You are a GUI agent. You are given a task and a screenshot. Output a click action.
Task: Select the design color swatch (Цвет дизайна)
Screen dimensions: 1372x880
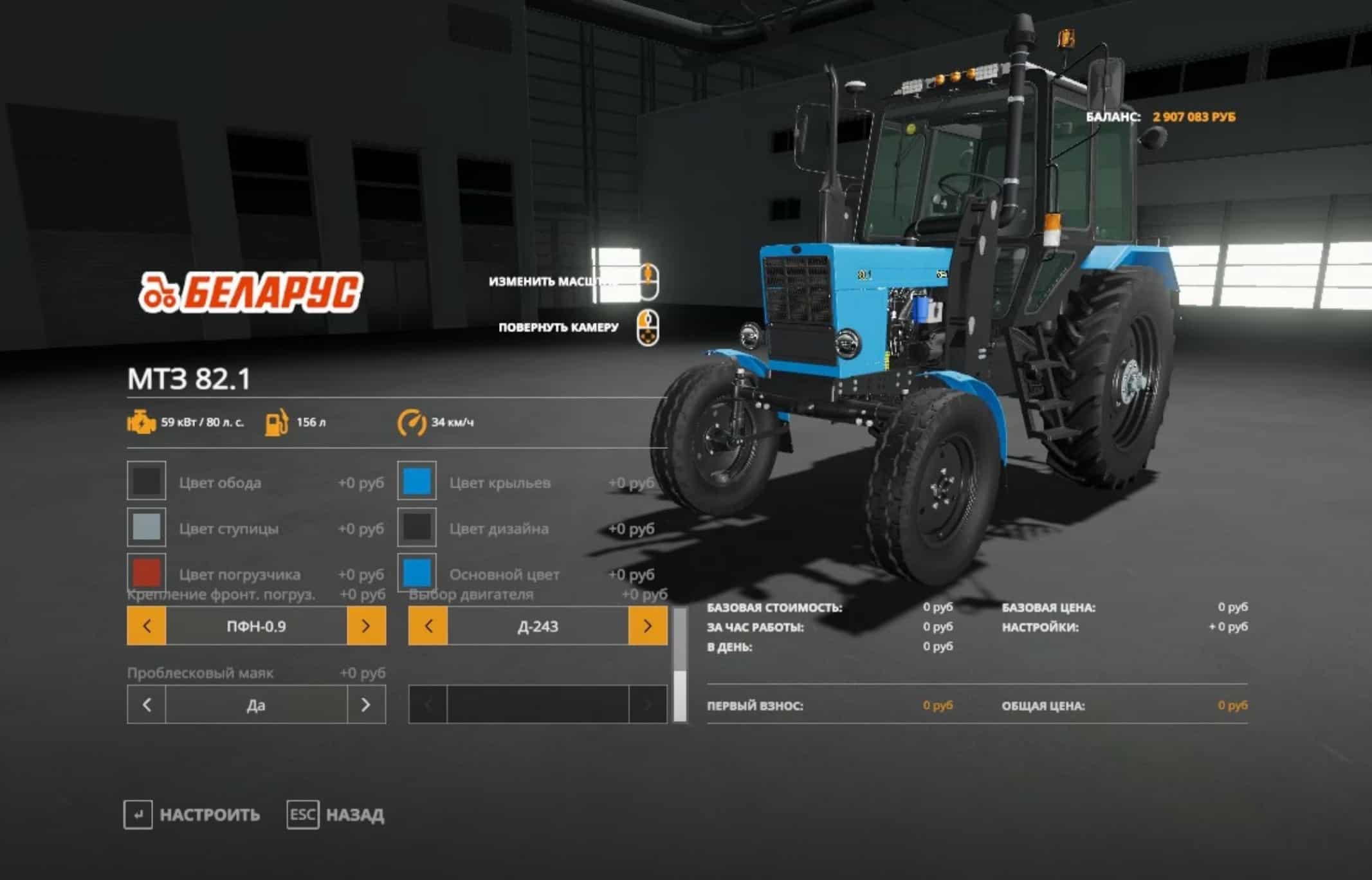pos(417,527)
